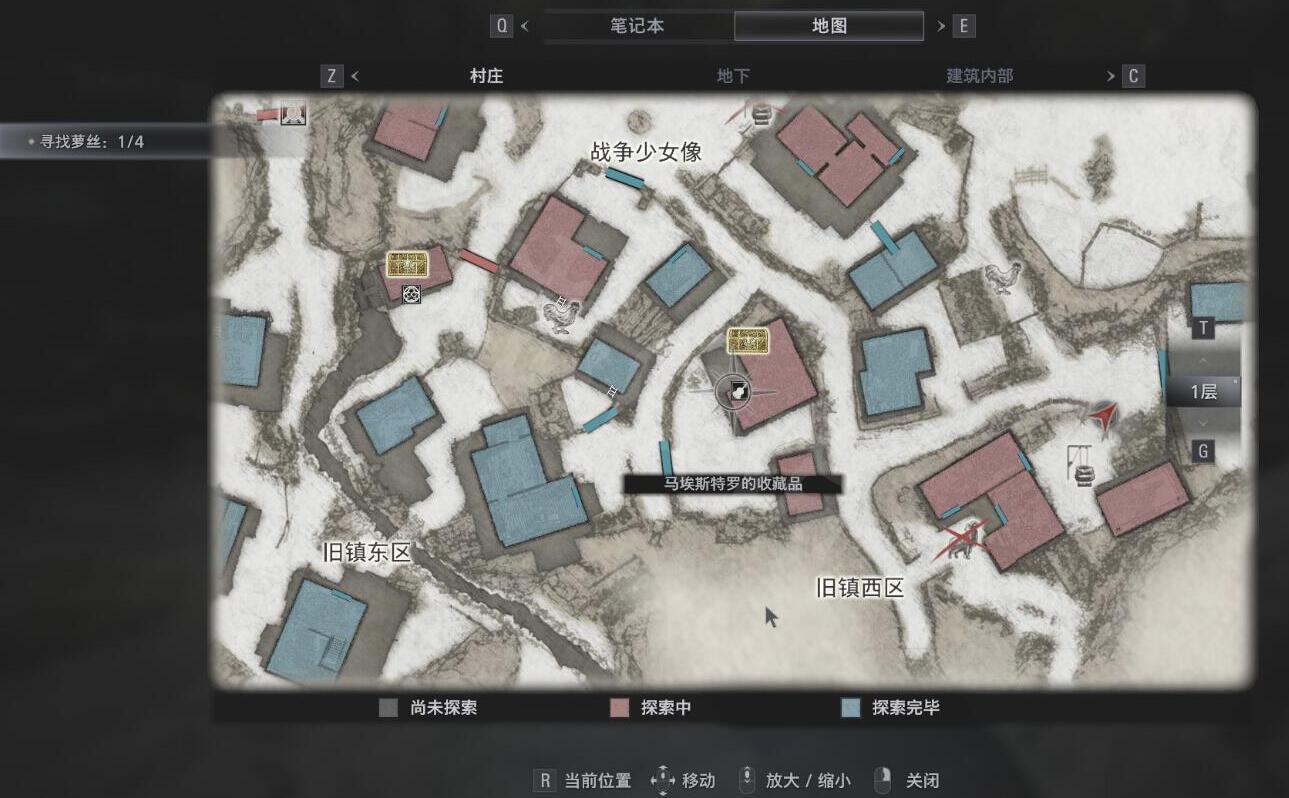The image size is (1289, 798).
Task: Click the T arrow above the floor indicator
Action: pyautogui.click(x=1202, y=360)
